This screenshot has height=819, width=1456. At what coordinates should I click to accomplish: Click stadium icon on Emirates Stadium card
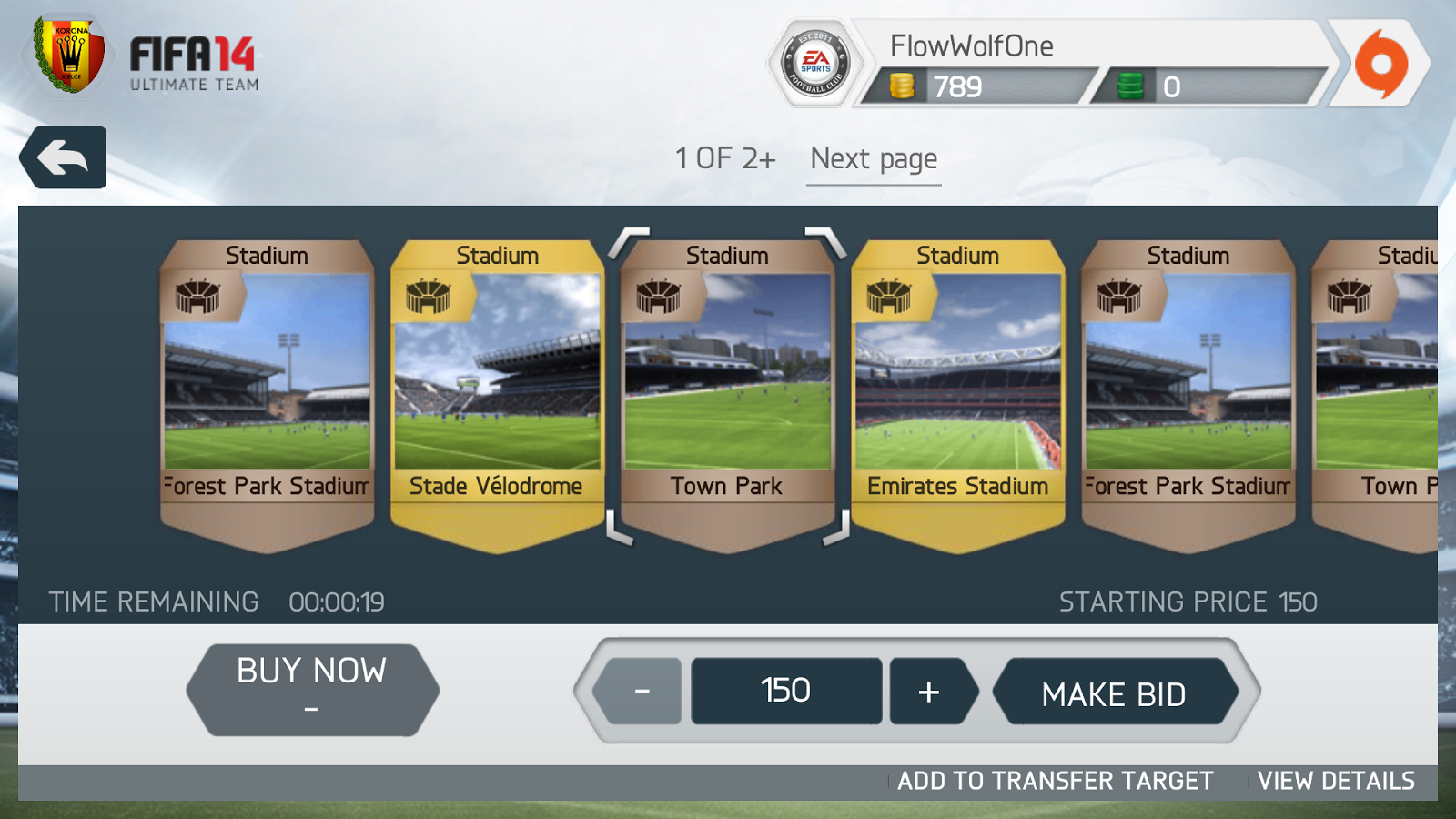click(x=890, y=298)
